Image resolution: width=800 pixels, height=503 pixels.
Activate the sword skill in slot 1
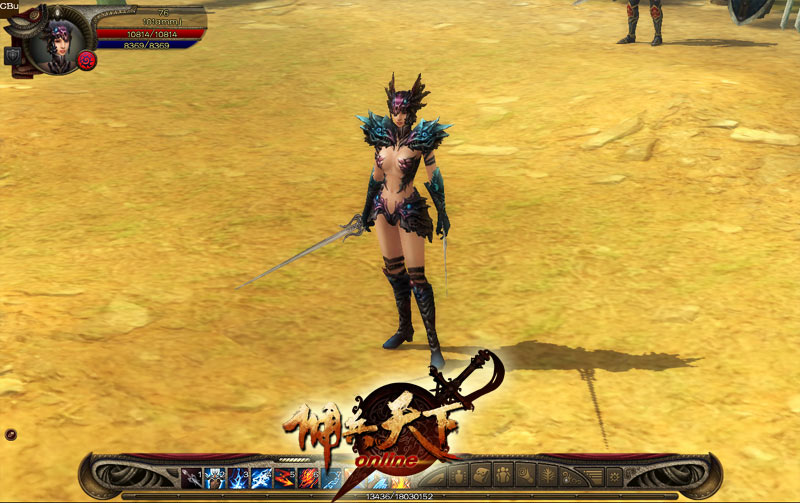point(192,477)
